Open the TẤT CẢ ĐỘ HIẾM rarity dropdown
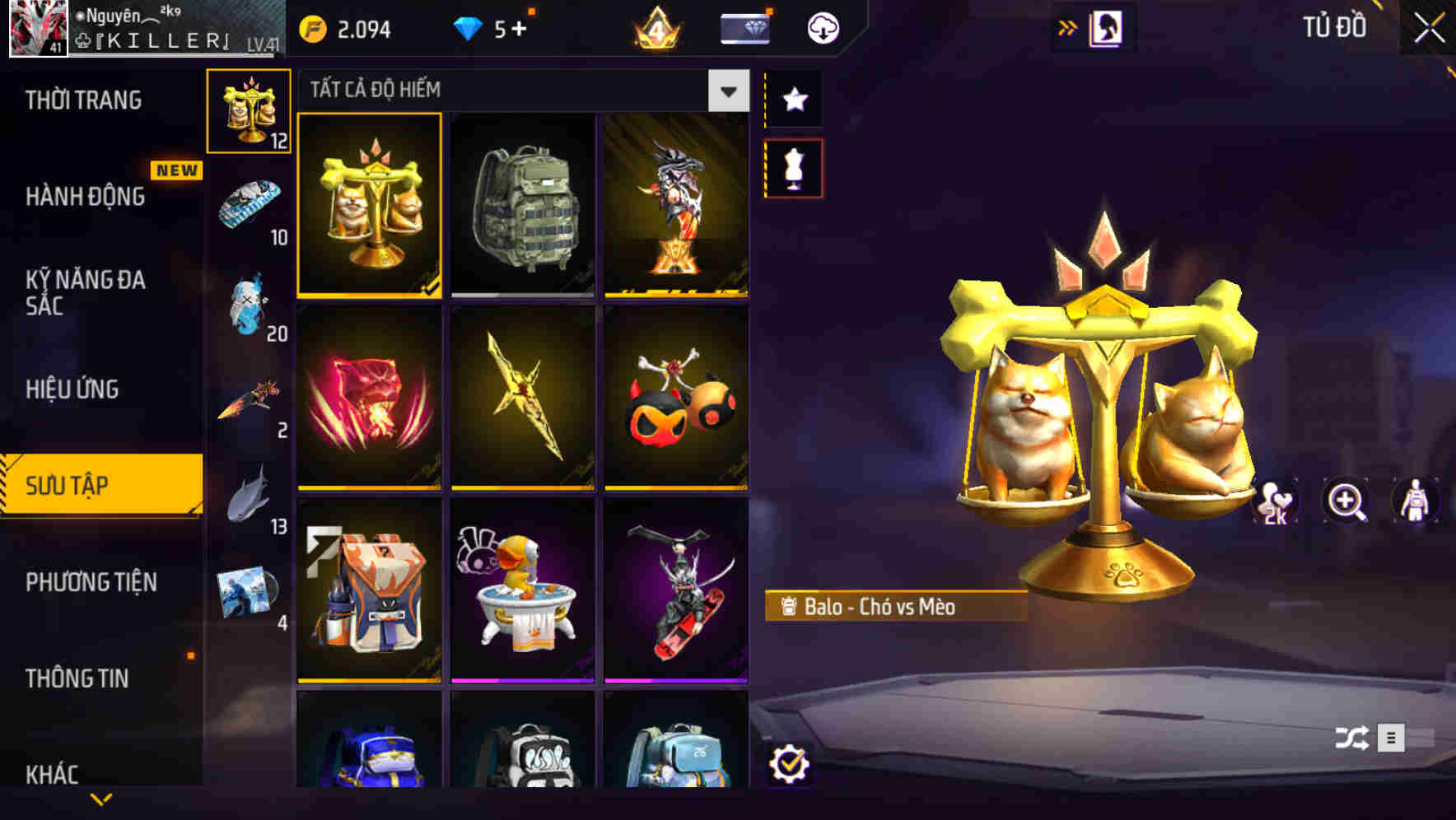The image size is (1456, 820). [727, 91]
